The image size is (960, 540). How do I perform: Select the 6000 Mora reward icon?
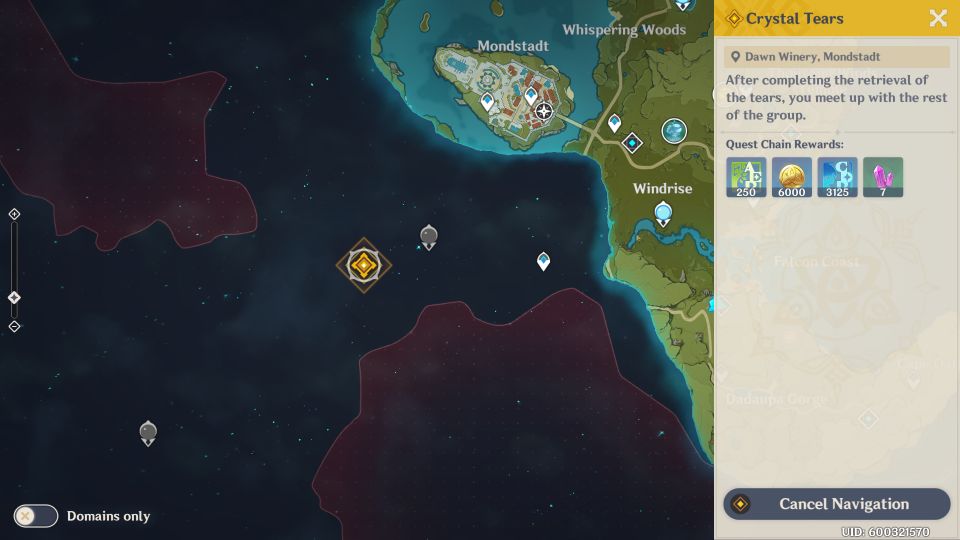791,177
